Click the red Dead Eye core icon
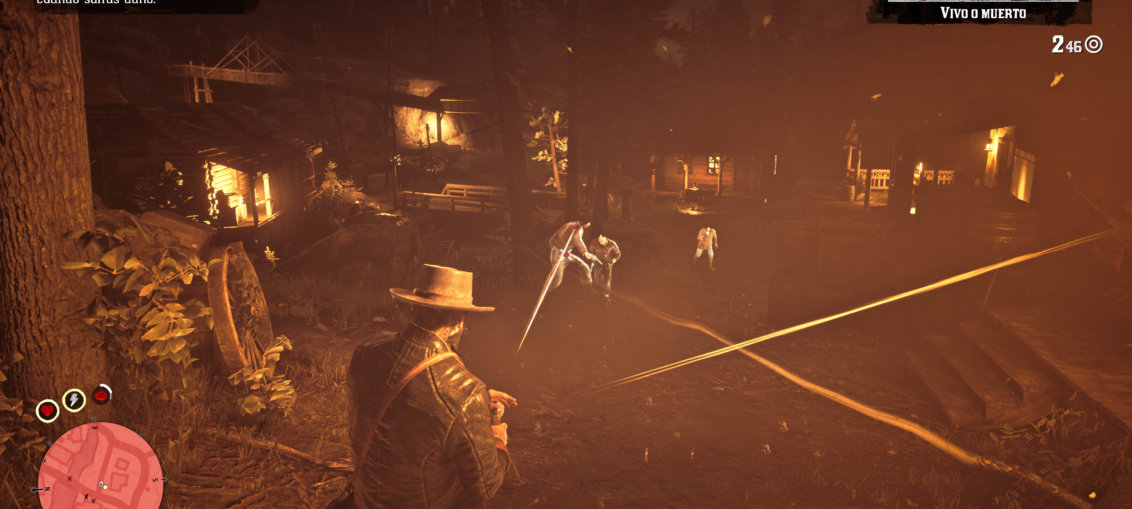Screen dimensions: 1132x509 [x=102, y=395]
